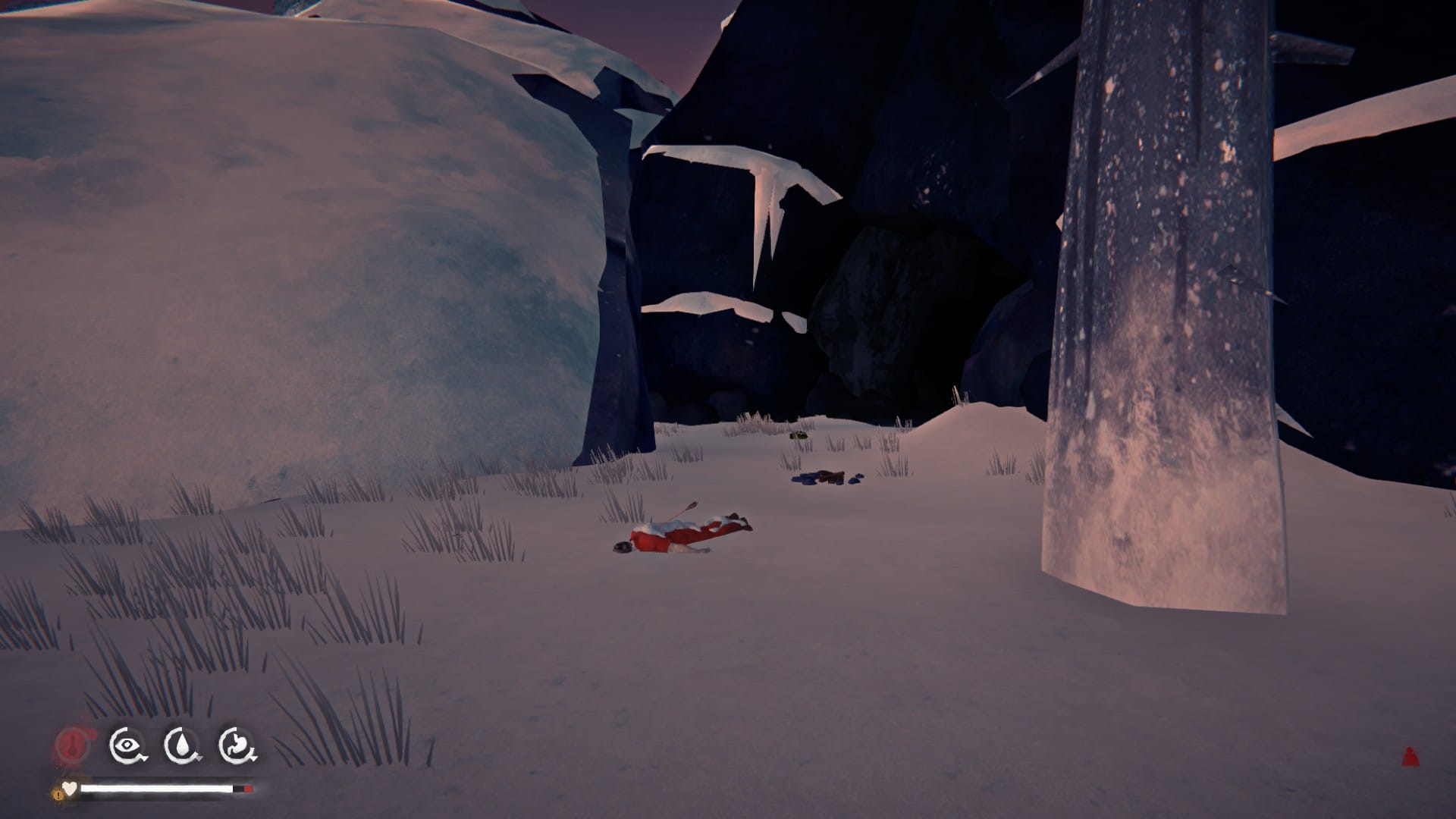1456x819 pixels.
Task: Open the stomach hunger status icon
Action: point(237,746)
